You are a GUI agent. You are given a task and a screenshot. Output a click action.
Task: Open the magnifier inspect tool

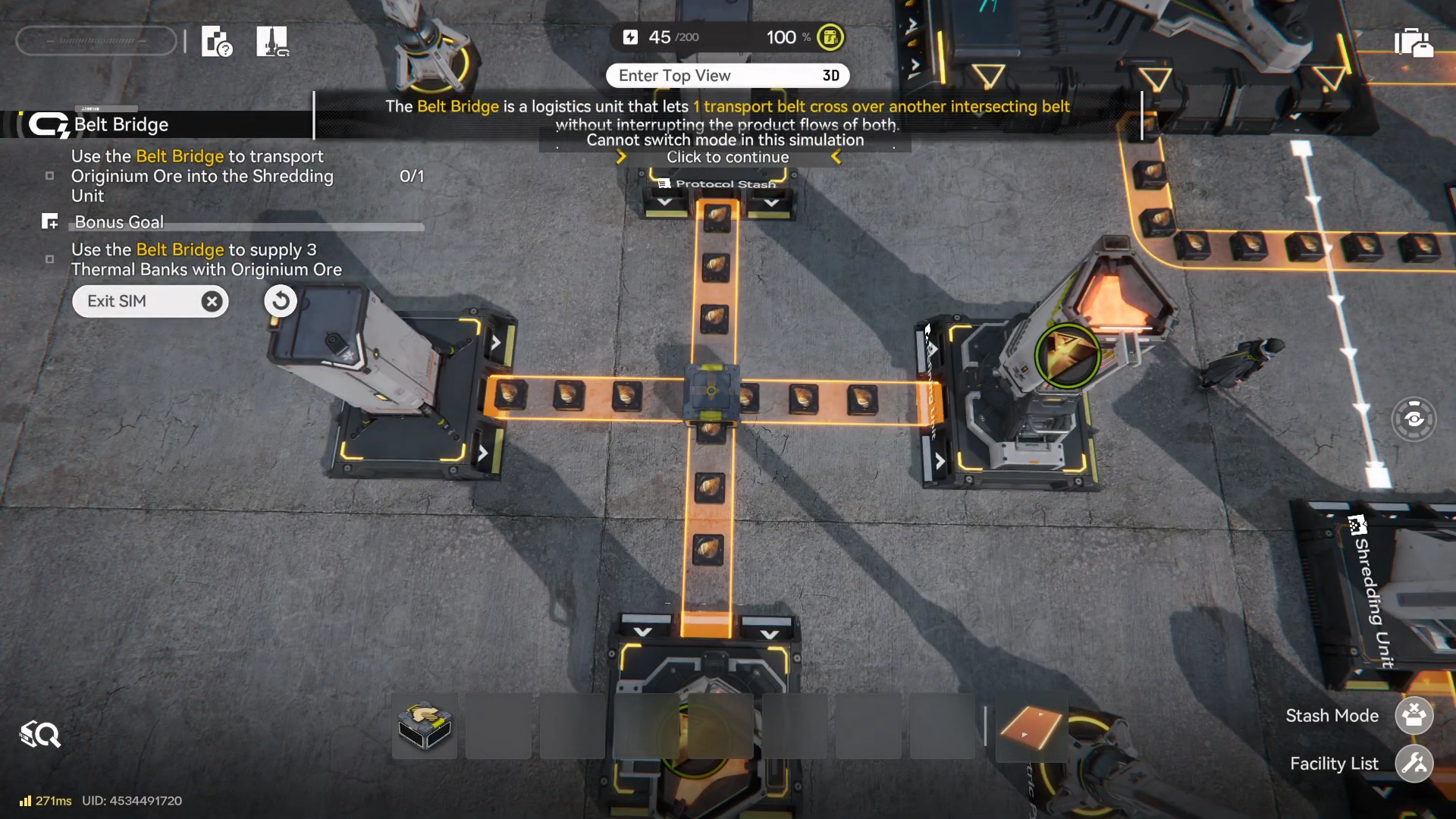(x=40, y=734)
